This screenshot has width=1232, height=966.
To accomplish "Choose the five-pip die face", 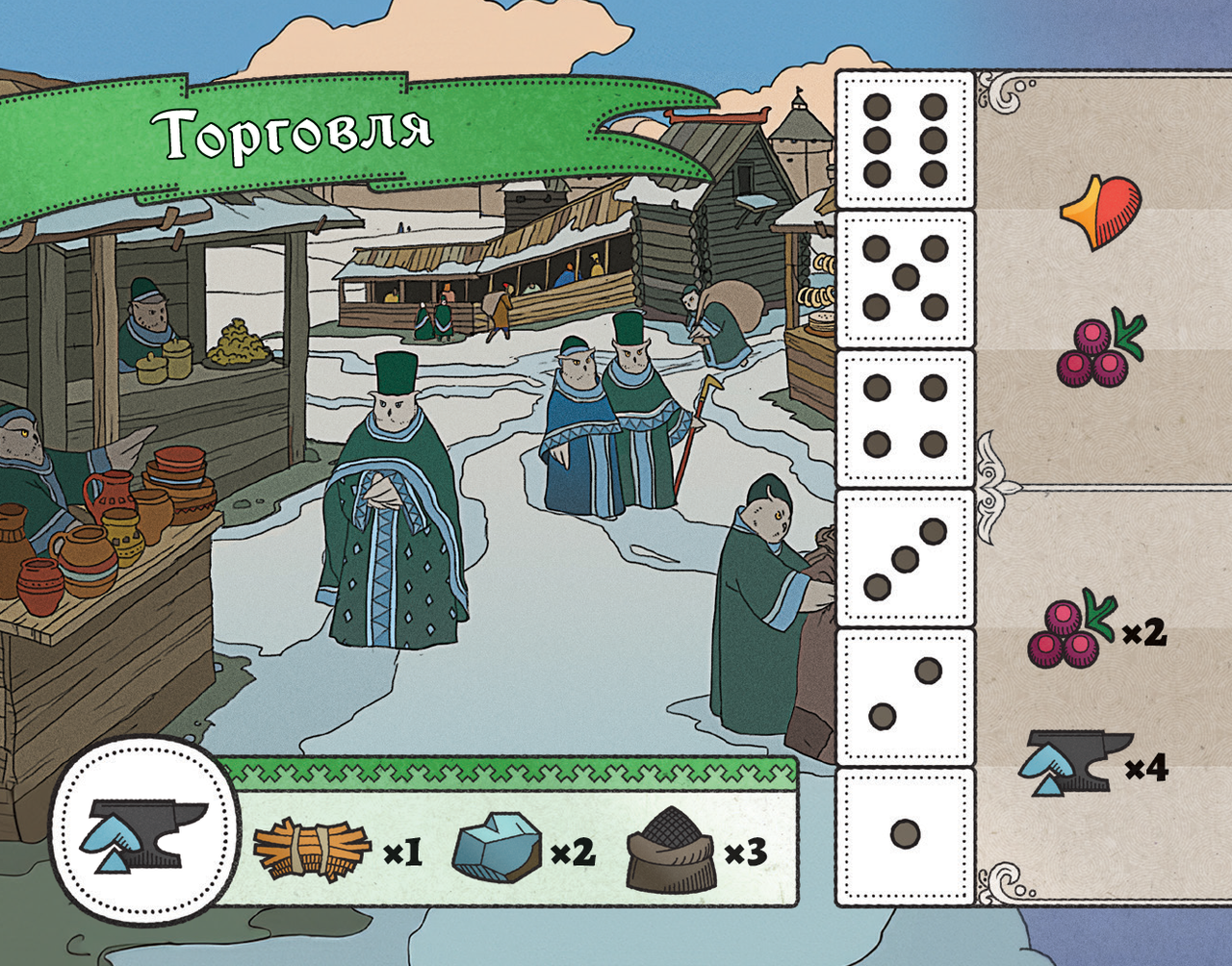I will coord(905,278).
